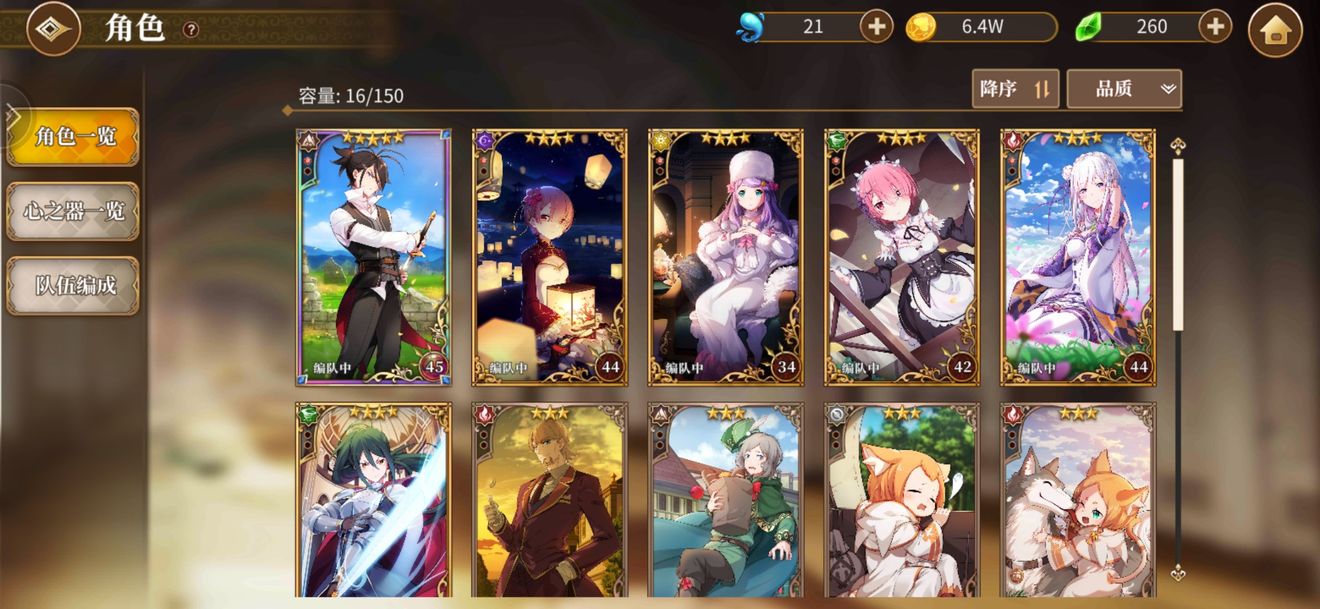Open the help question mark beside 角色
Image resolution: width=1320 pixels, height=609 pixels.
pyautogui.click(x=191, y=30)
